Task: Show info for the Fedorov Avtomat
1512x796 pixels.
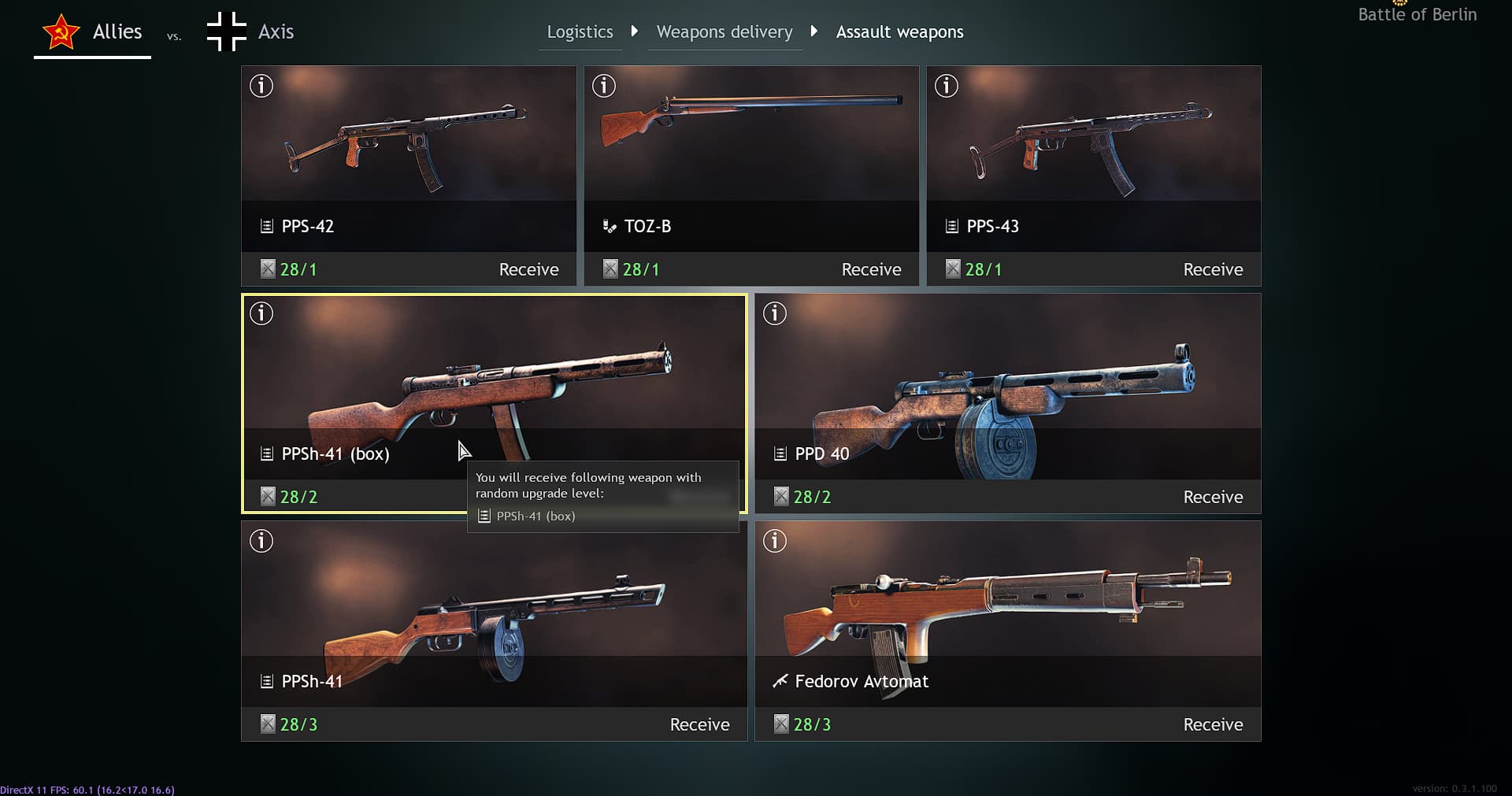Action: [x=775, y=541]
